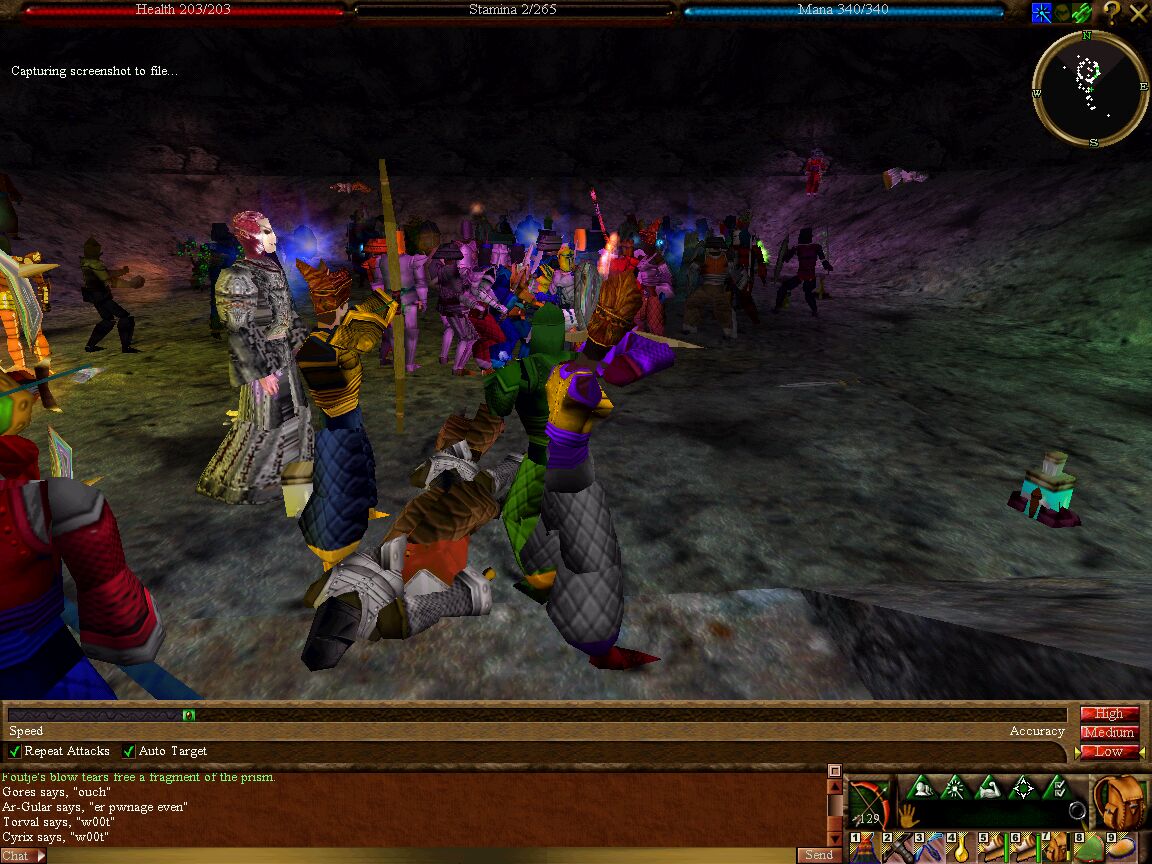The width and height of the screenshot is (1152, 864).
Task: Toggle the Repeat Attacks checkbox
Action: 15,751
